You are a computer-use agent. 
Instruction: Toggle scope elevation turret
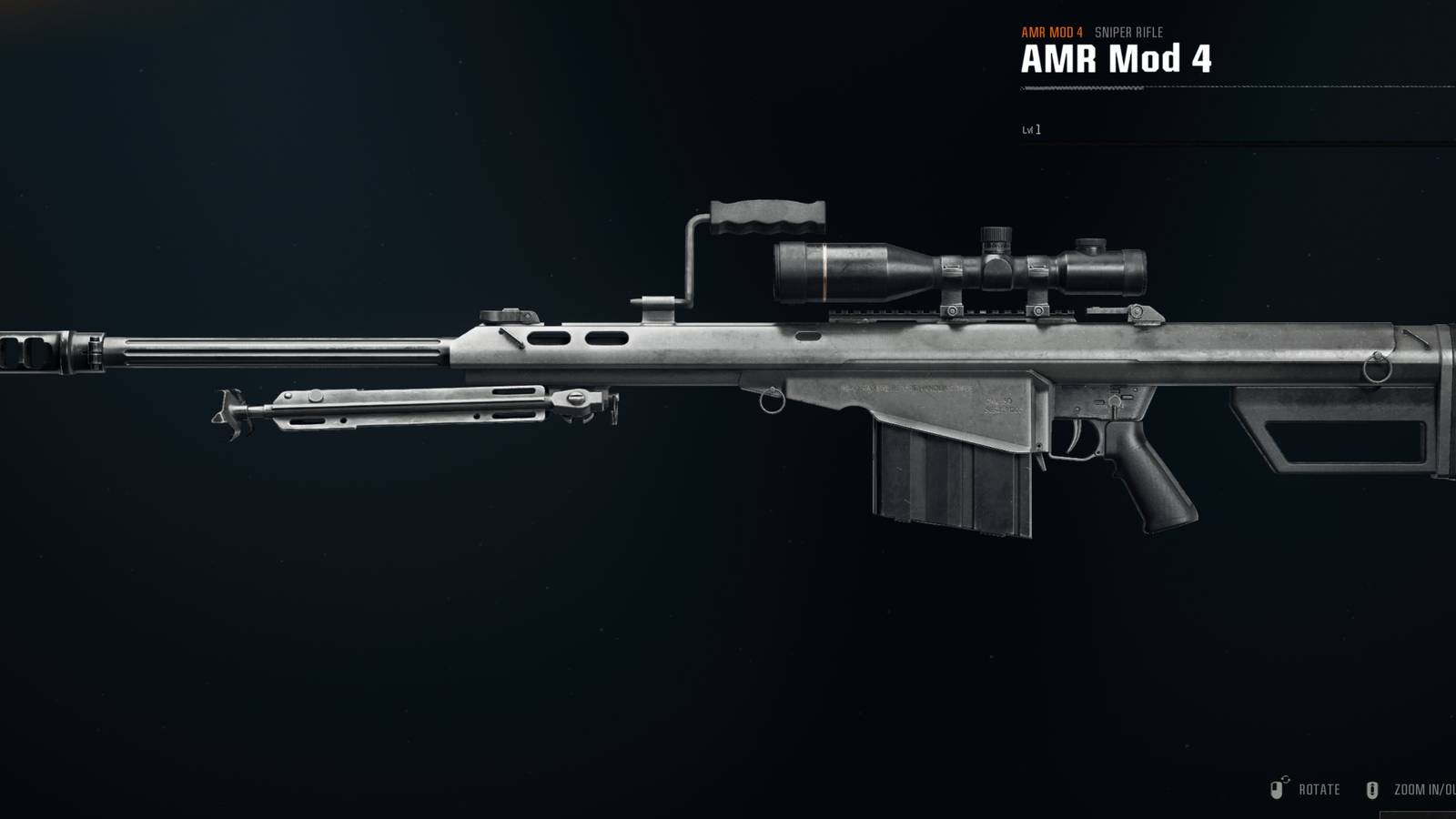pyautogui.click(x=994, y=239)
